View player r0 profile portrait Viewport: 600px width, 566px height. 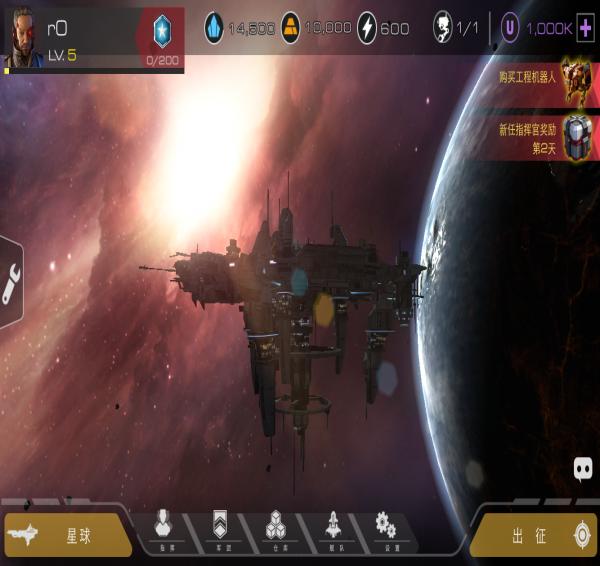click(23, 33)
